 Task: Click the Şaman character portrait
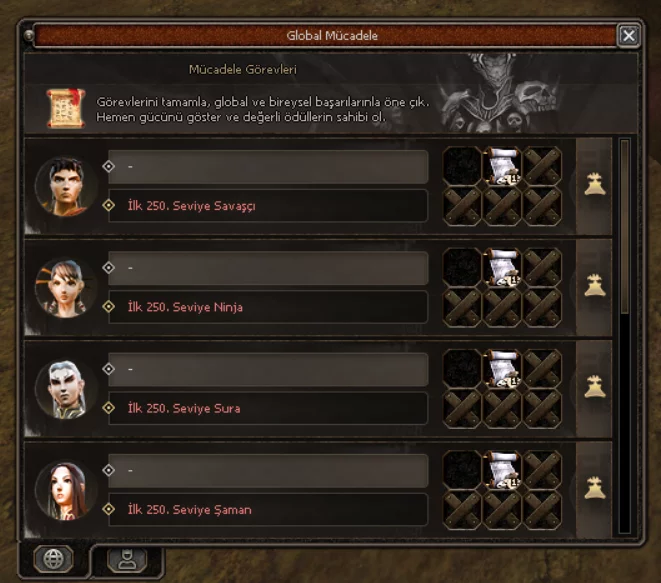66,489
